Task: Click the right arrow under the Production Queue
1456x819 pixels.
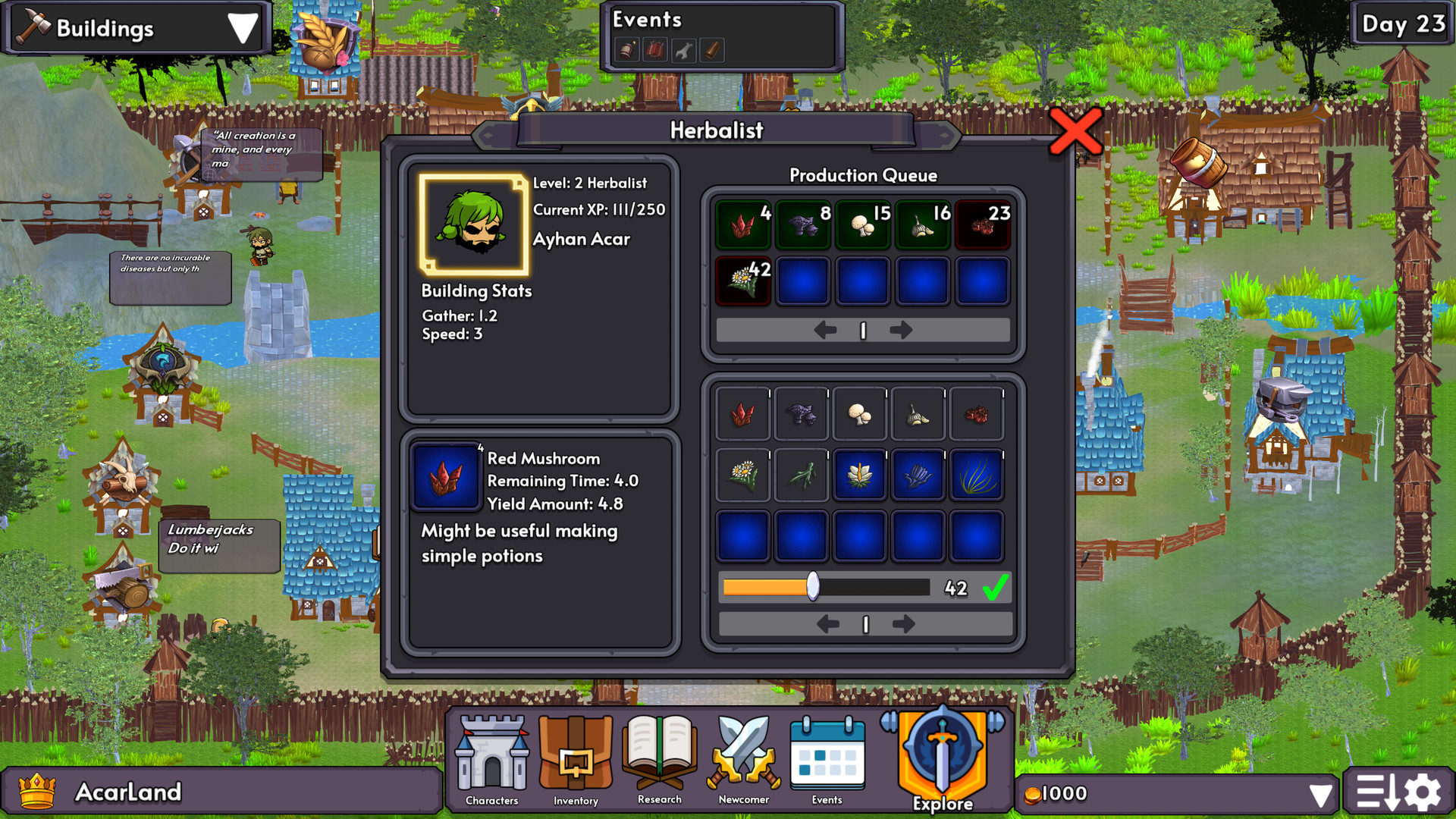Action: tap(902, 329)
